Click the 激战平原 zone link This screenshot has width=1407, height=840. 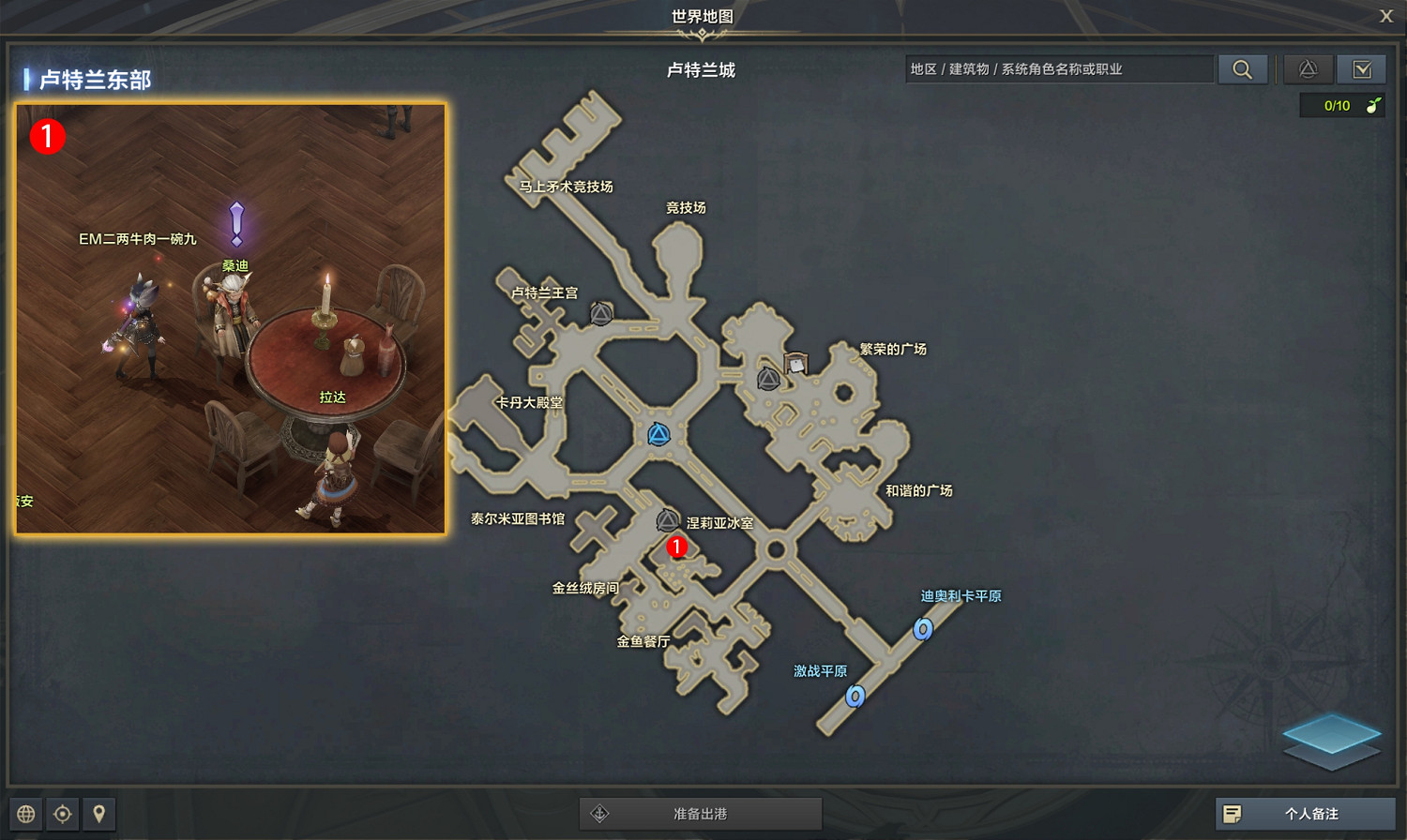pyautogui.click(x=821, y=671)
